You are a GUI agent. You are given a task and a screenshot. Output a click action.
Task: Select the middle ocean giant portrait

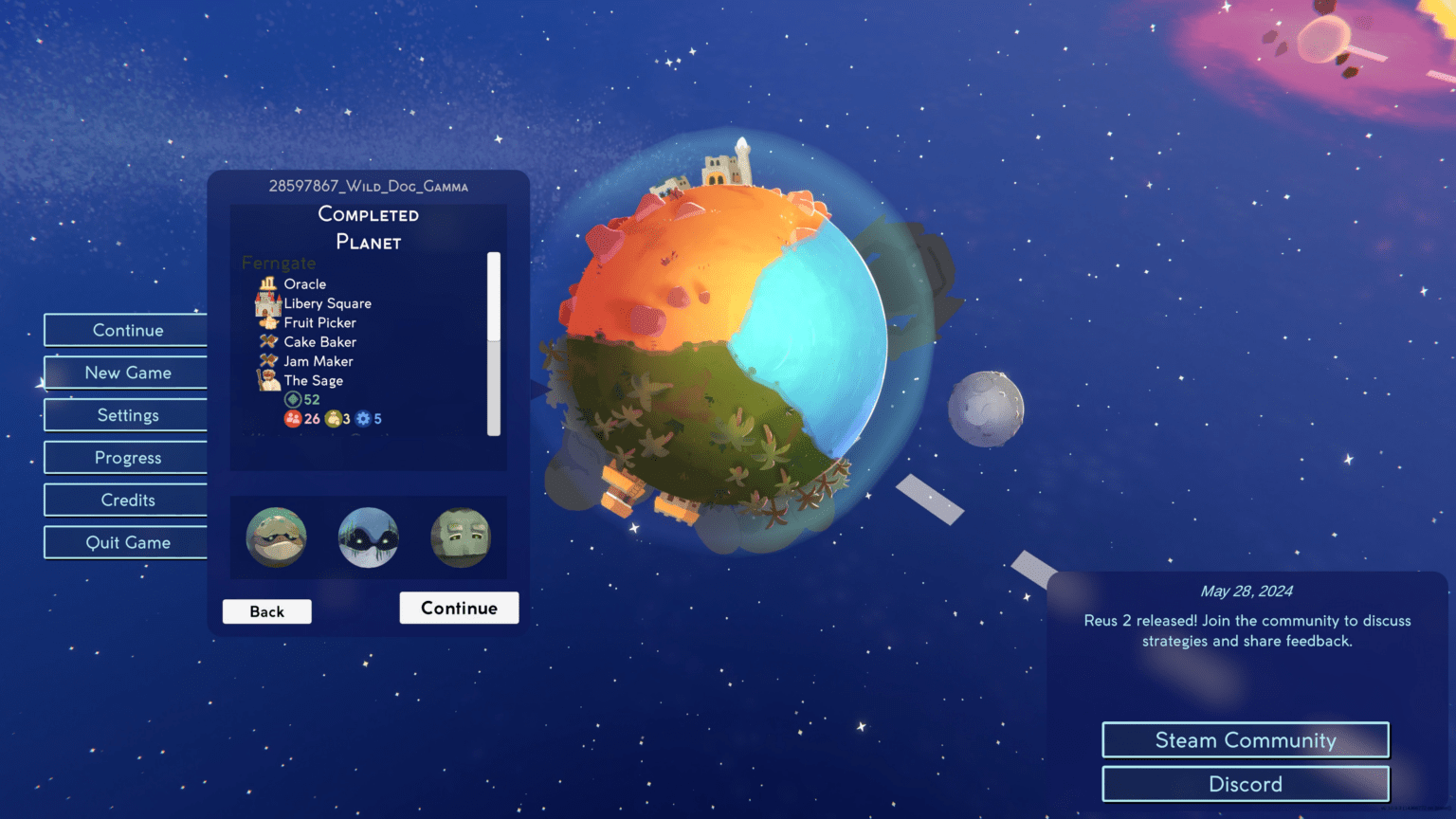pyautogui.click(x=368, y=537)
